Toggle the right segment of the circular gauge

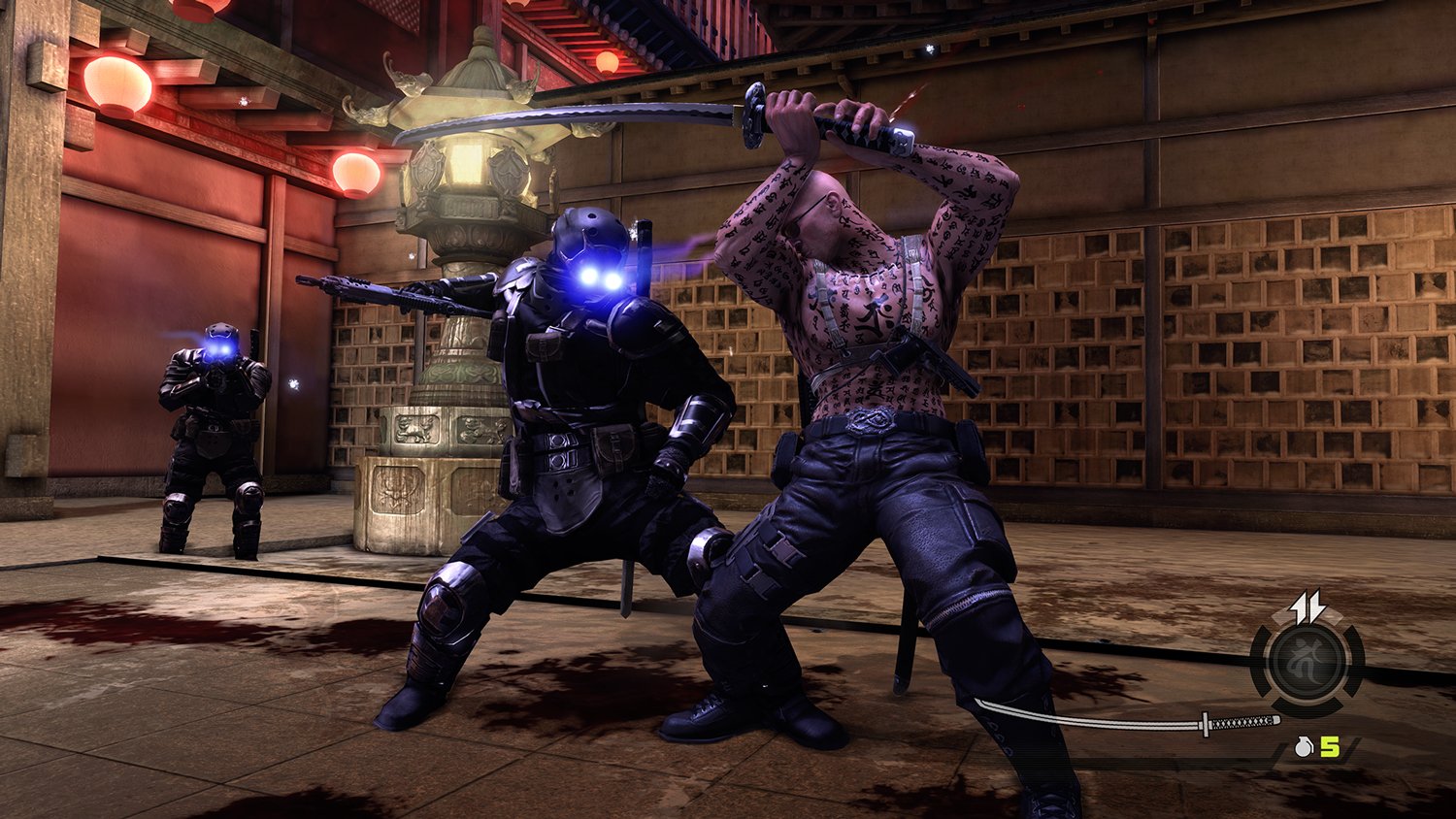coord(1351,658)
